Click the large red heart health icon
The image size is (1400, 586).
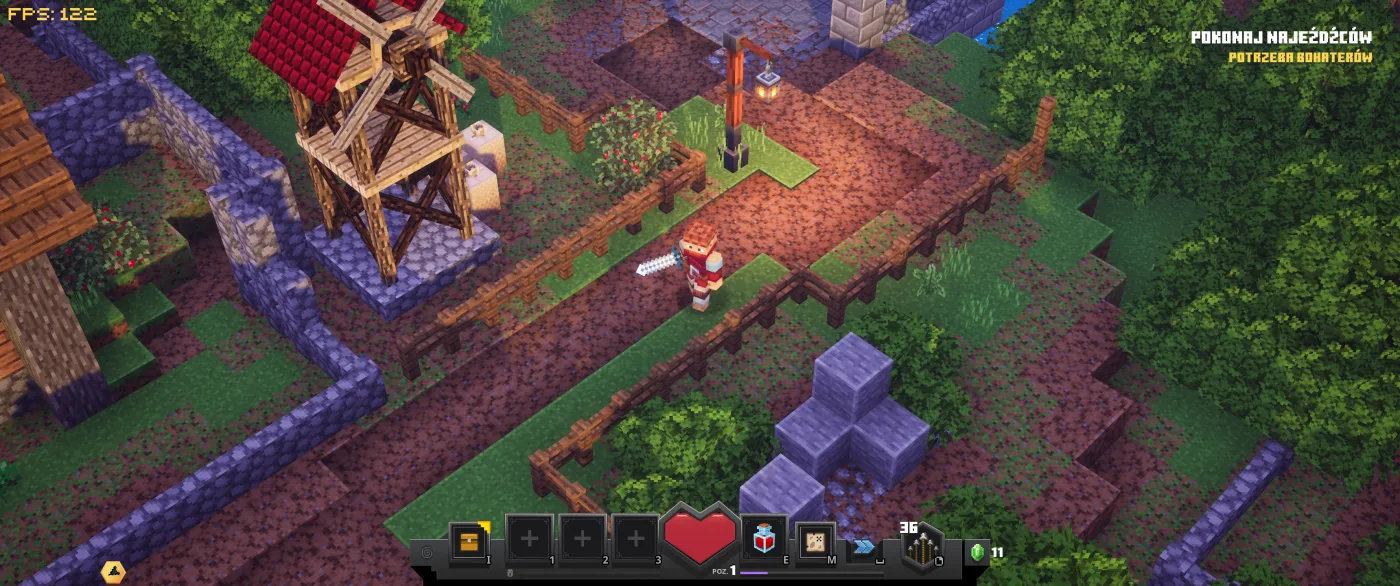pos(699,537)
